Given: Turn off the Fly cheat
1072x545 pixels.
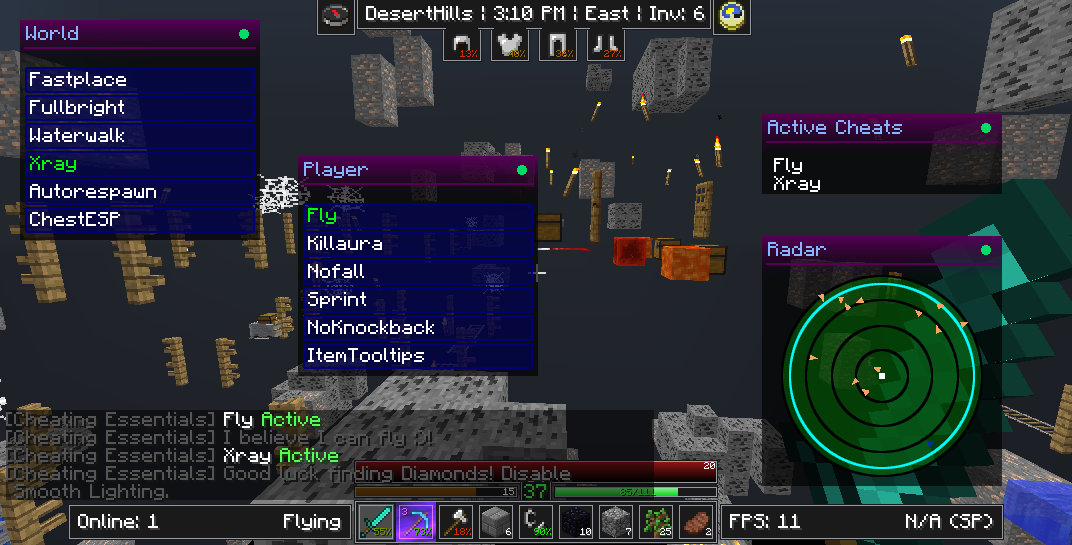Looking at the screenshot, I should 418,216.
